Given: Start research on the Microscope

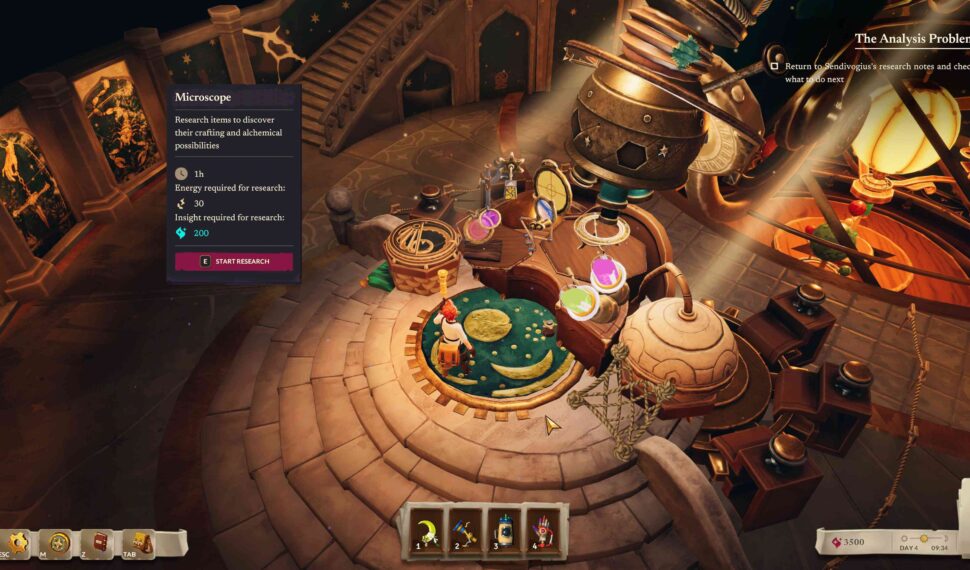Looking at the screenshot, I should coord(234,261).
